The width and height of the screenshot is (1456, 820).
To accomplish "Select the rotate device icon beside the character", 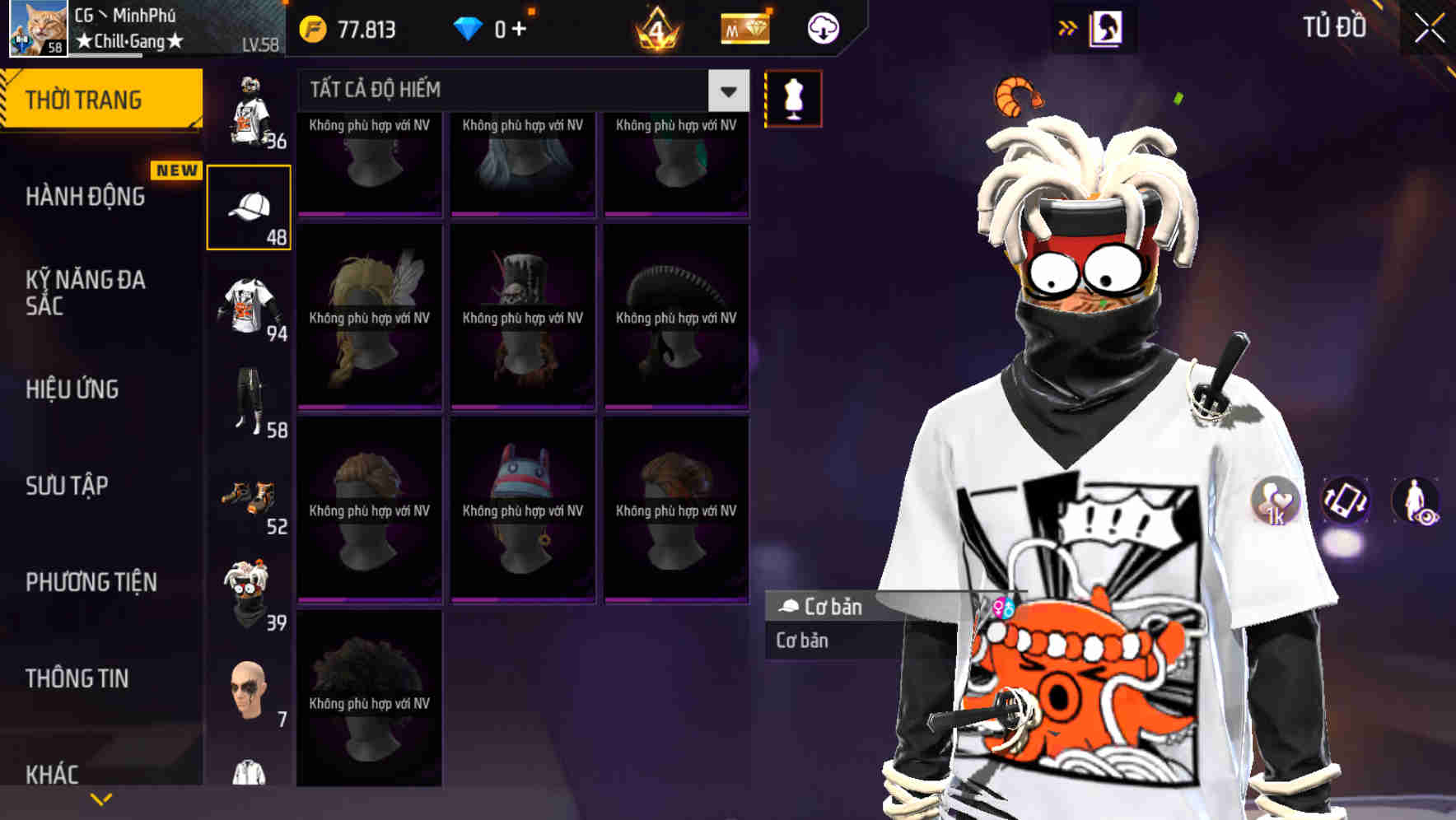I will [x=1344, y=504].
